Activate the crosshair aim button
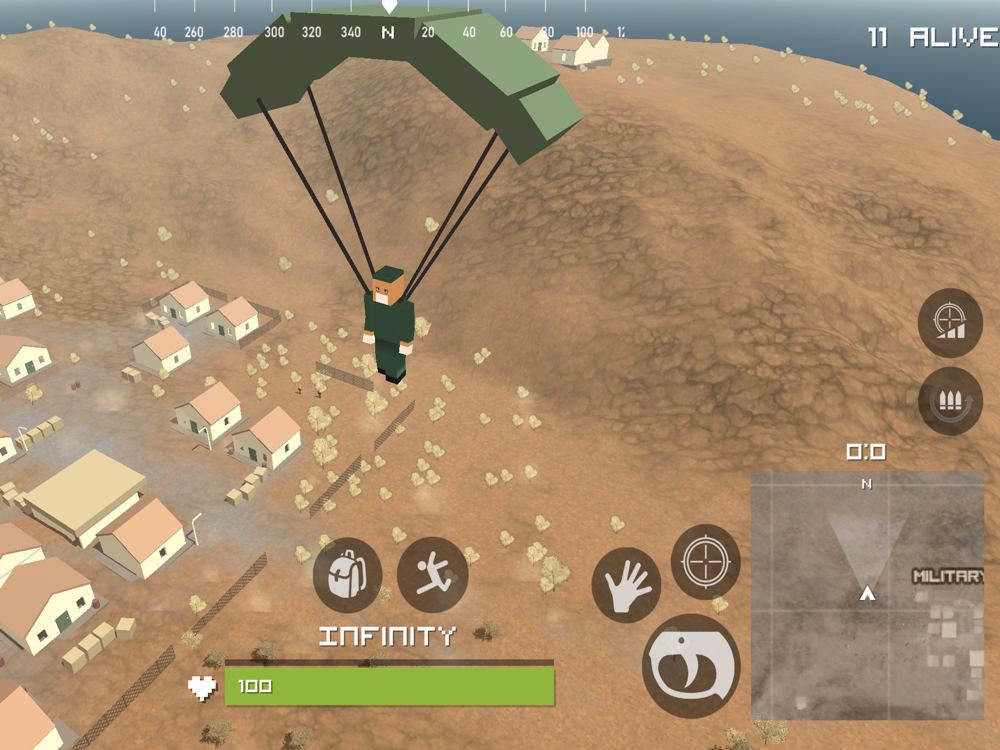This screenshot has height=750, width=1000. (x=705, y=561)
